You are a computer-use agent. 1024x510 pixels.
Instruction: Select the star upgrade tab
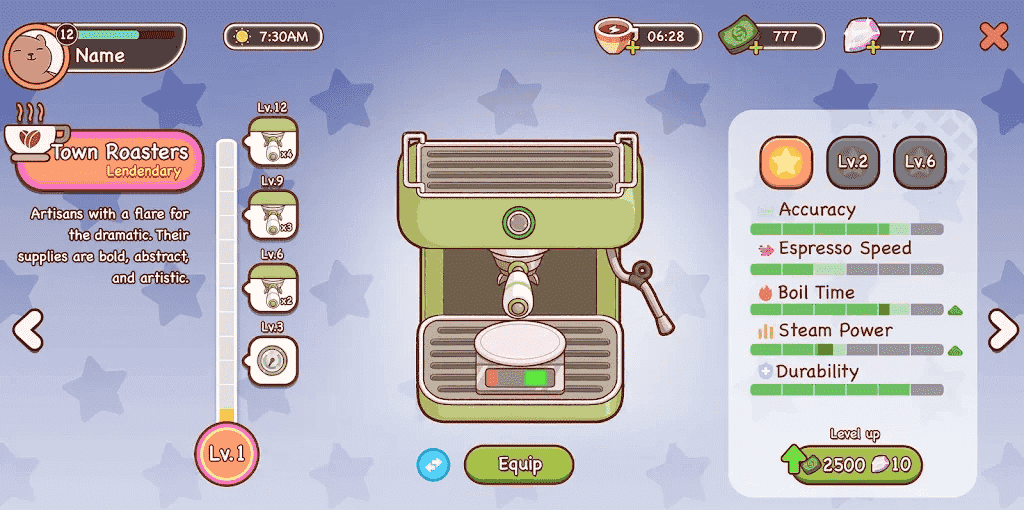click(x=786, y=162)
